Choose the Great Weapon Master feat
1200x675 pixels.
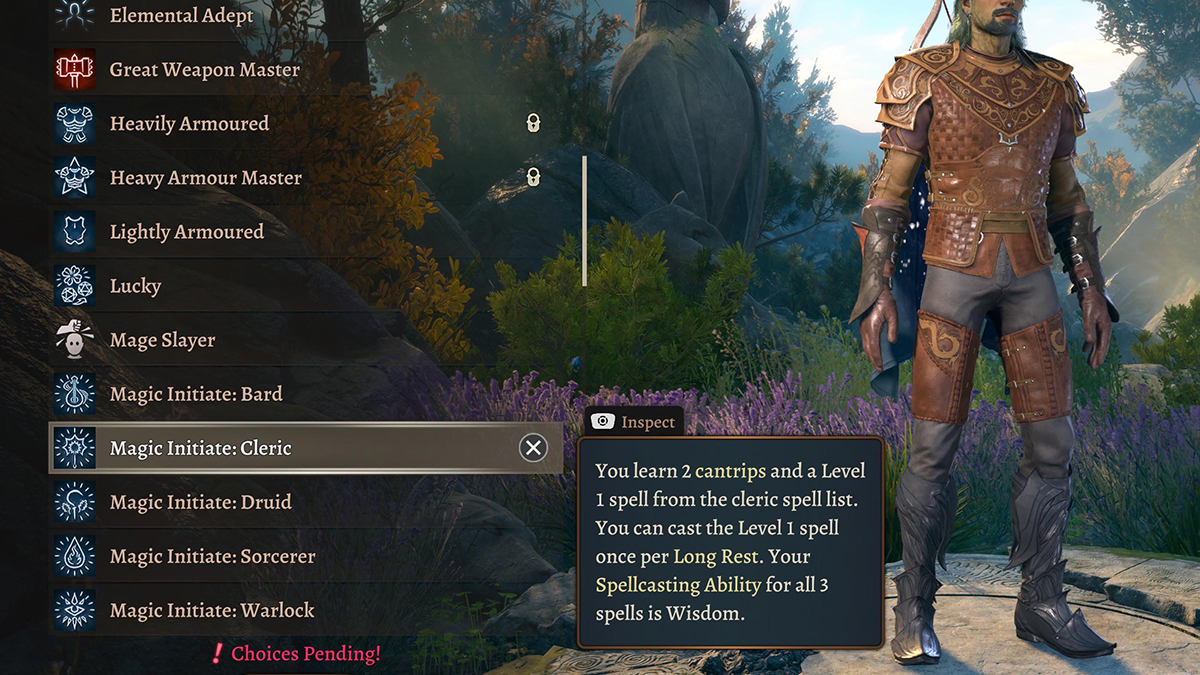pyautogui.click(x=204, y=70)
